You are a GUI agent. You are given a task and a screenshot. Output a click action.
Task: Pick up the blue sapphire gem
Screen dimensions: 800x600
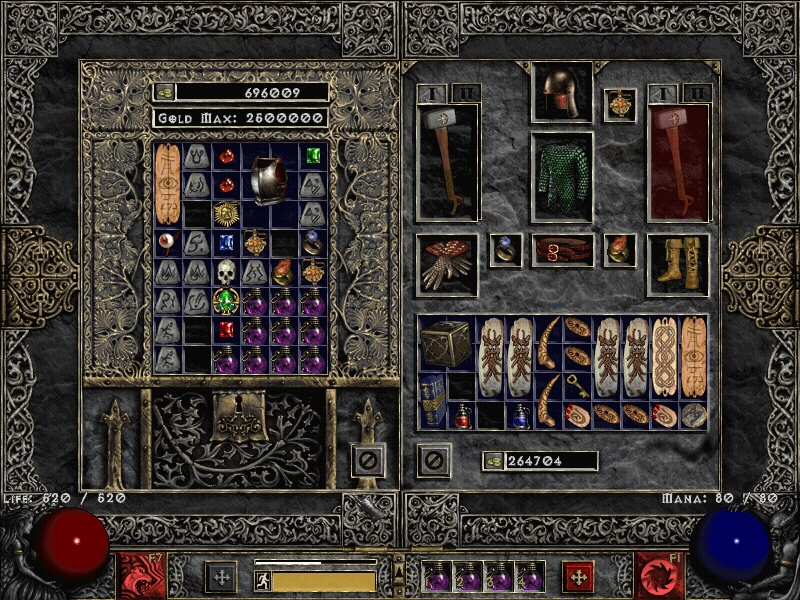[x=226, y=242]
